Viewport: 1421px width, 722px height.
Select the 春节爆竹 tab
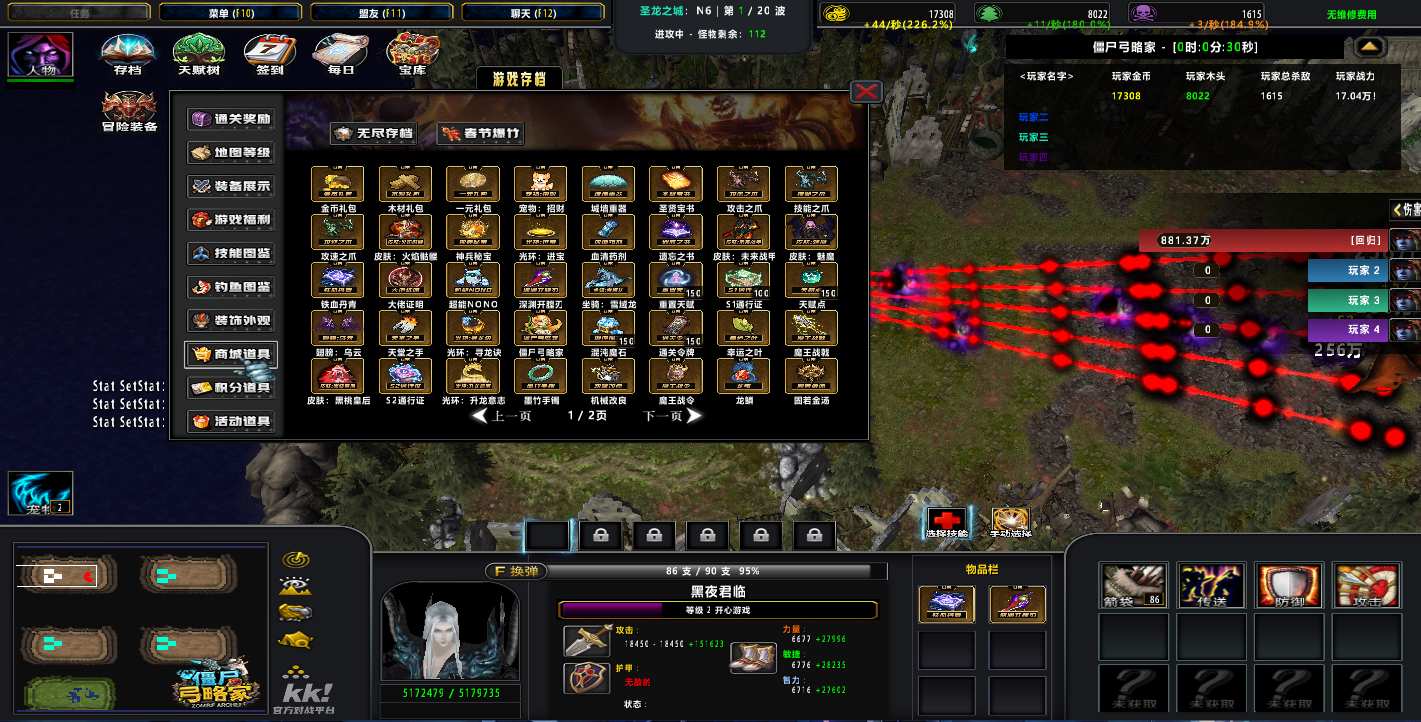pos(479,132)
